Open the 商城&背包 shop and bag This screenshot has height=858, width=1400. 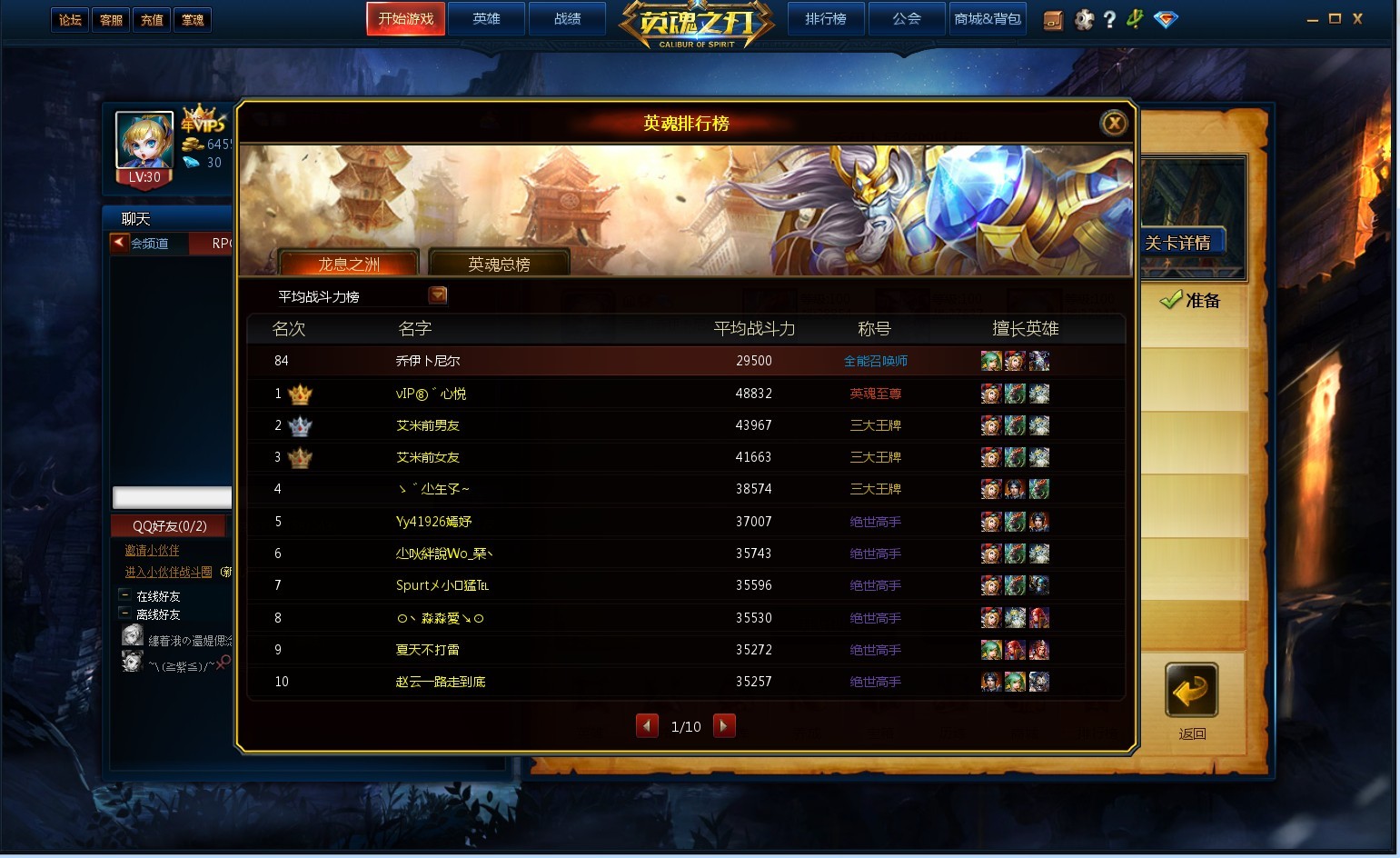coord(988,19)
